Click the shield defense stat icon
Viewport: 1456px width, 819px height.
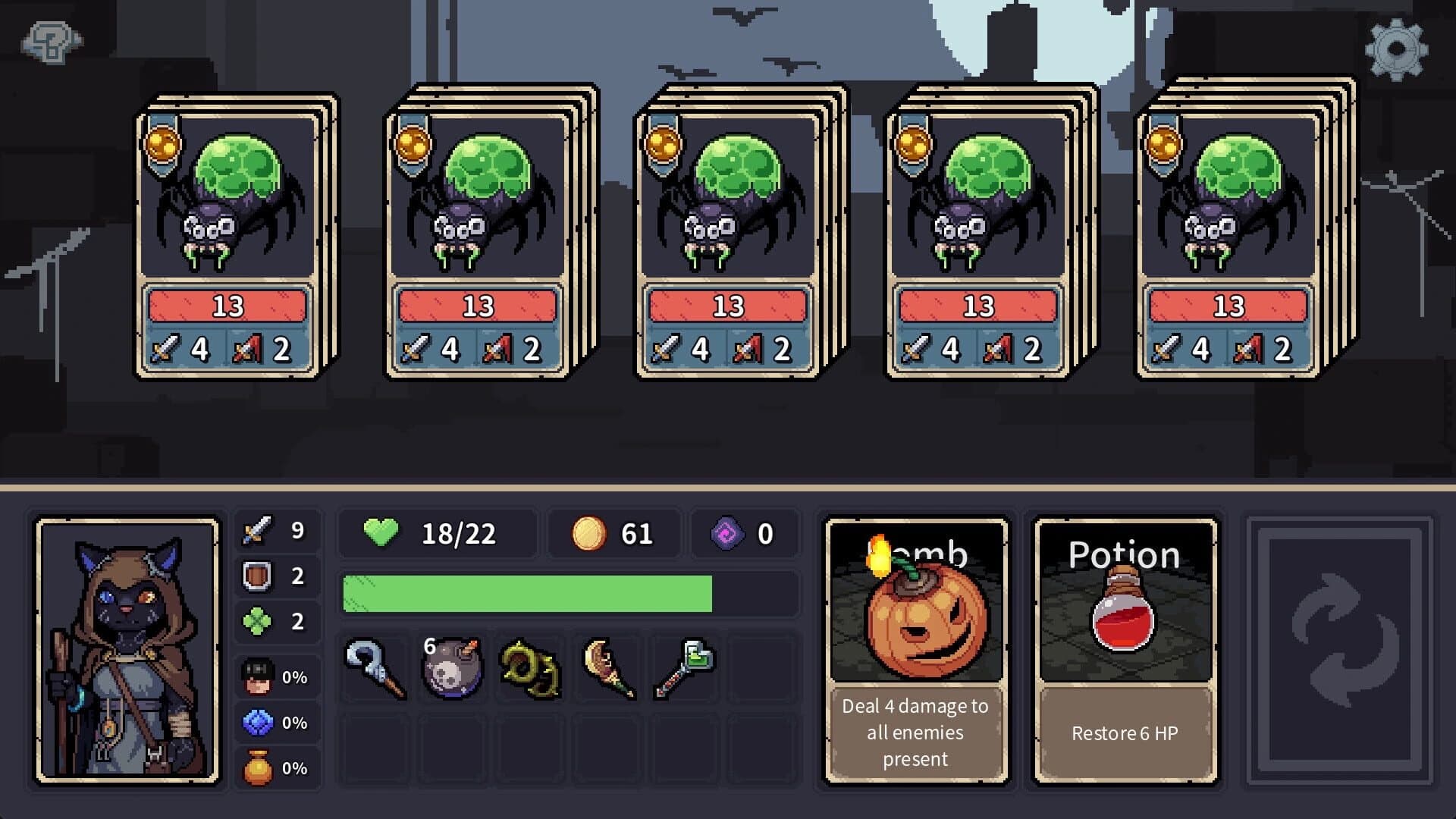(x=256, y=578)
